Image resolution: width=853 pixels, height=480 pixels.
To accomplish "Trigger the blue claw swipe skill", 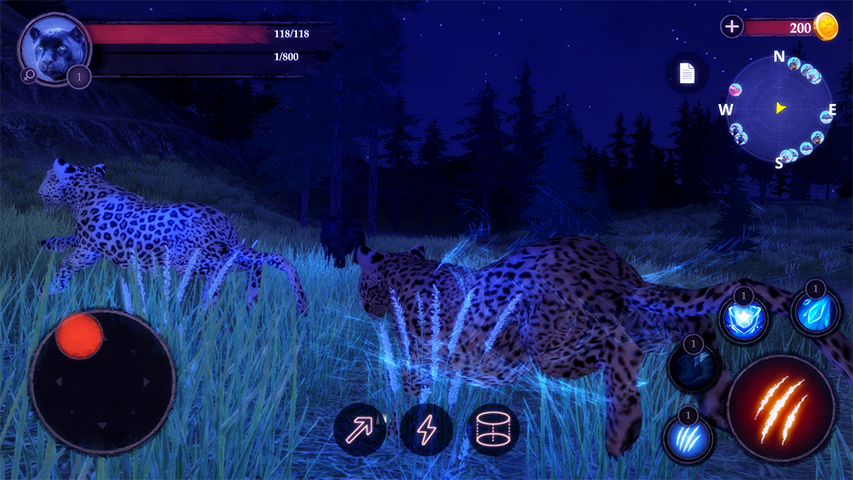I will click(688, 437).
